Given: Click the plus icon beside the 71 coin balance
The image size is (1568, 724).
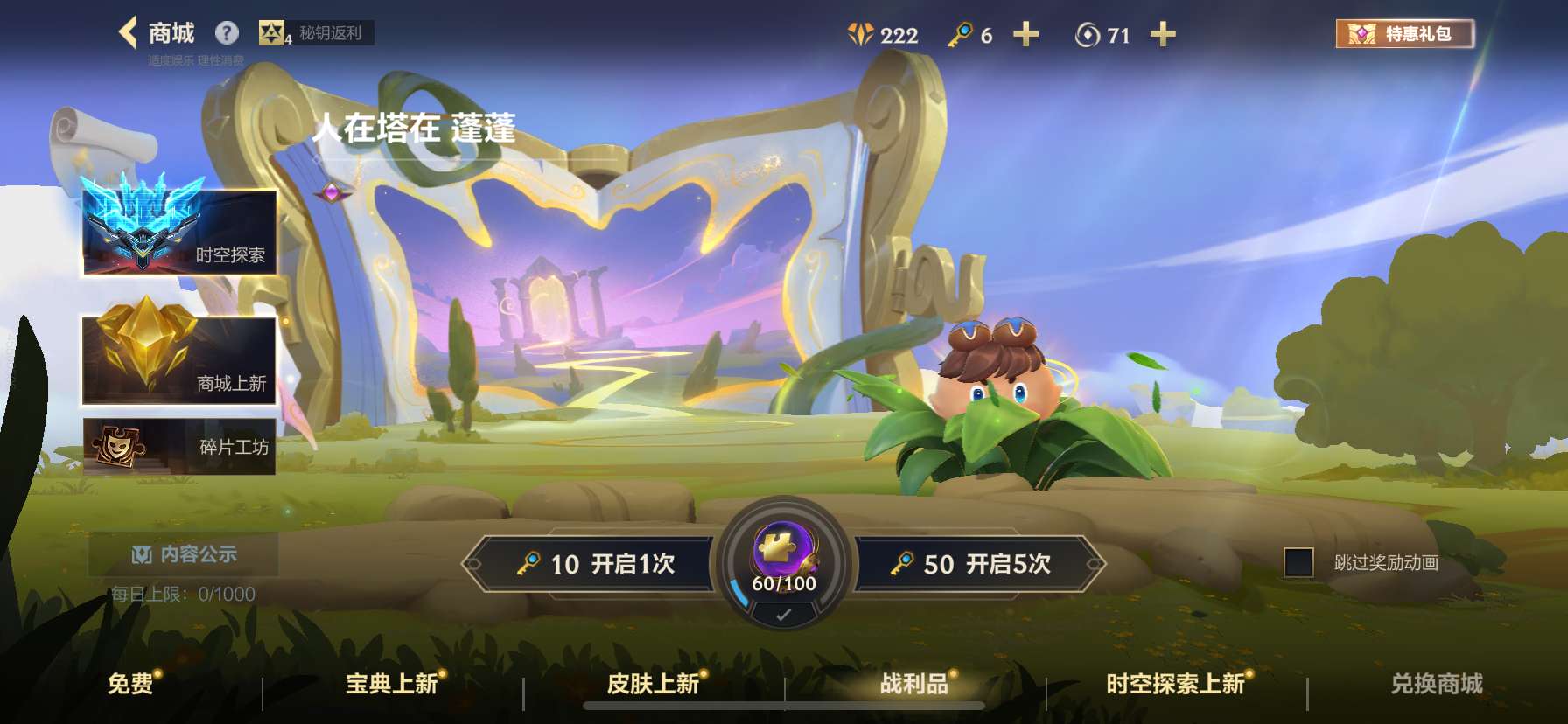Looking at the screenshot, I should (x=1164, y=35).
